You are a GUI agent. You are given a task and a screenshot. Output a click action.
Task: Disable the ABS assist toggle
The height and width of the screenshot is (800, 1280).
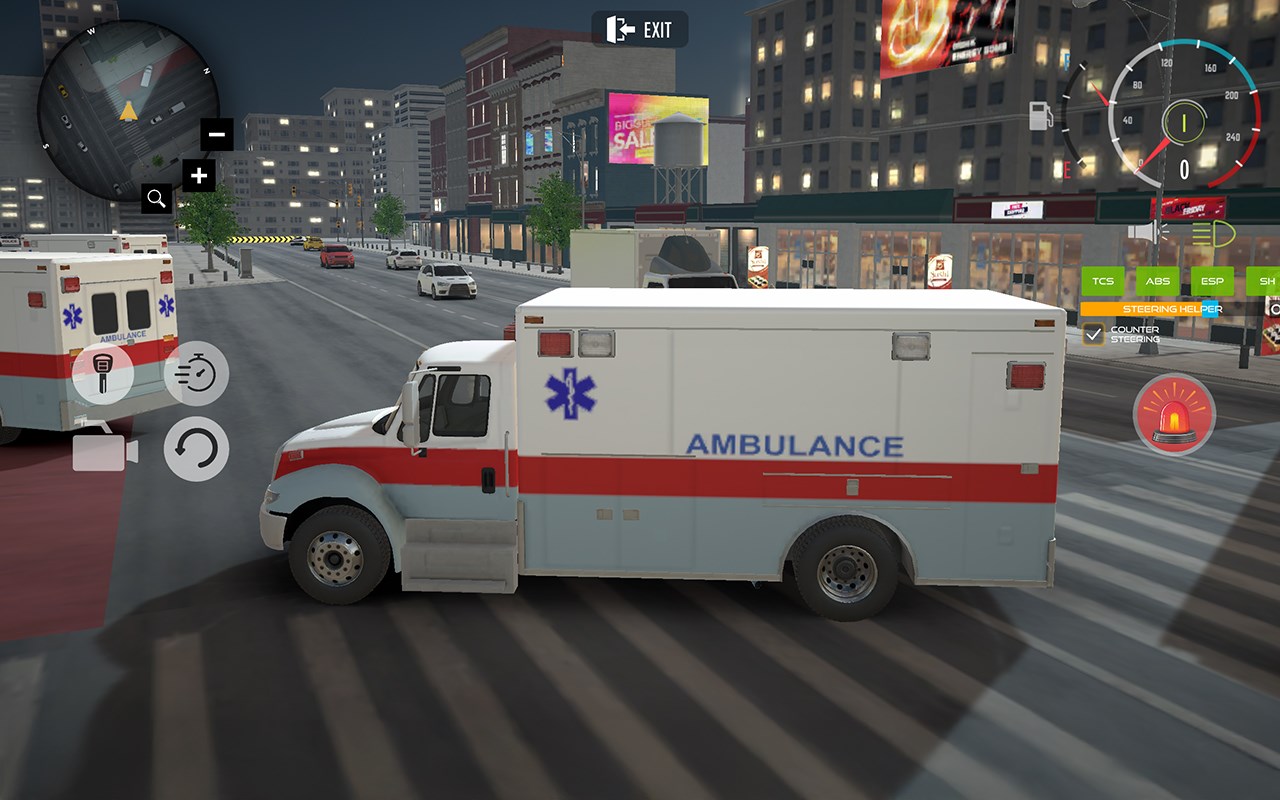[x=1157, y=281]
